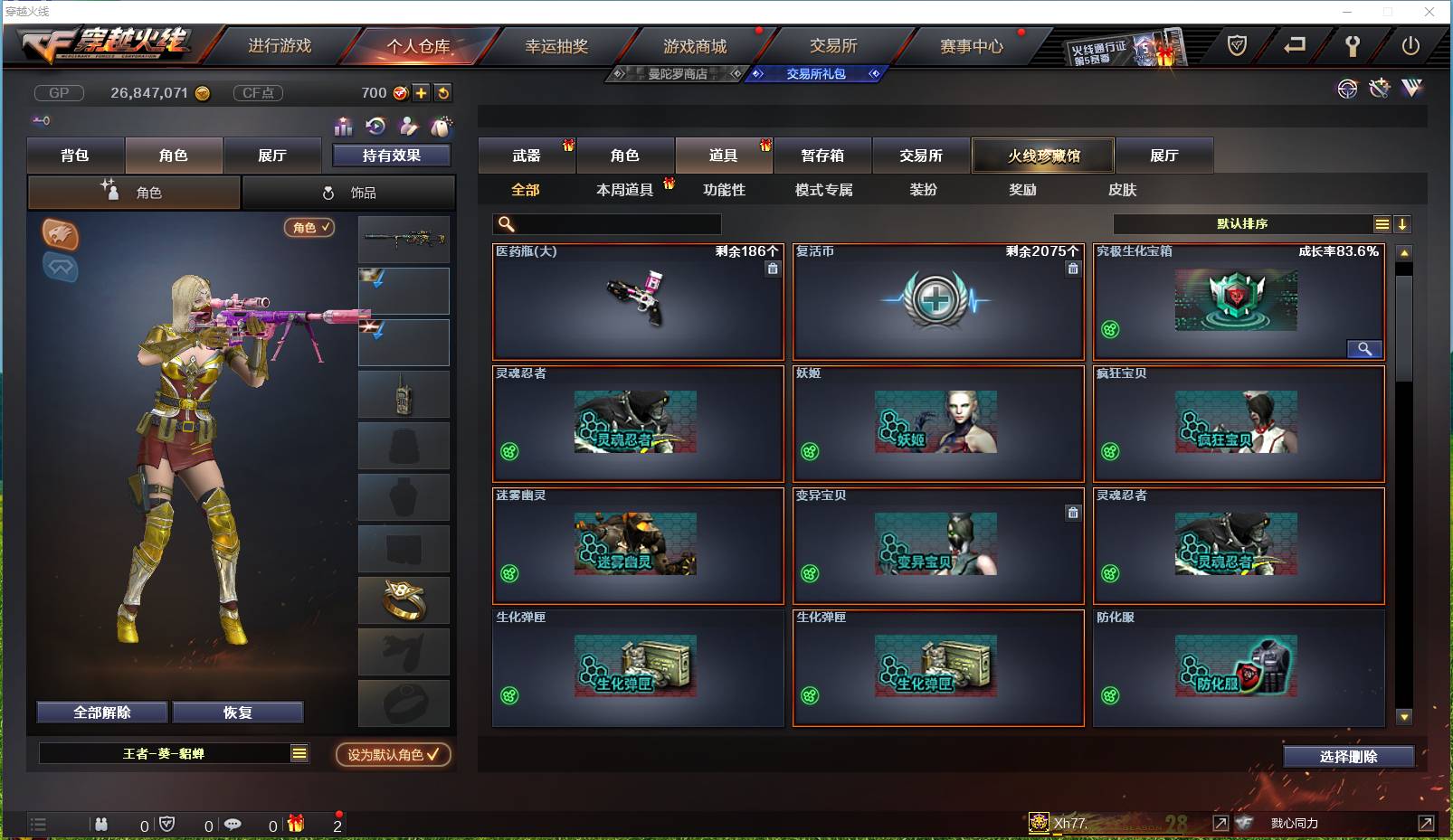Click the magnifier preview on 究极生化宝箱

tap(1365, 349)
